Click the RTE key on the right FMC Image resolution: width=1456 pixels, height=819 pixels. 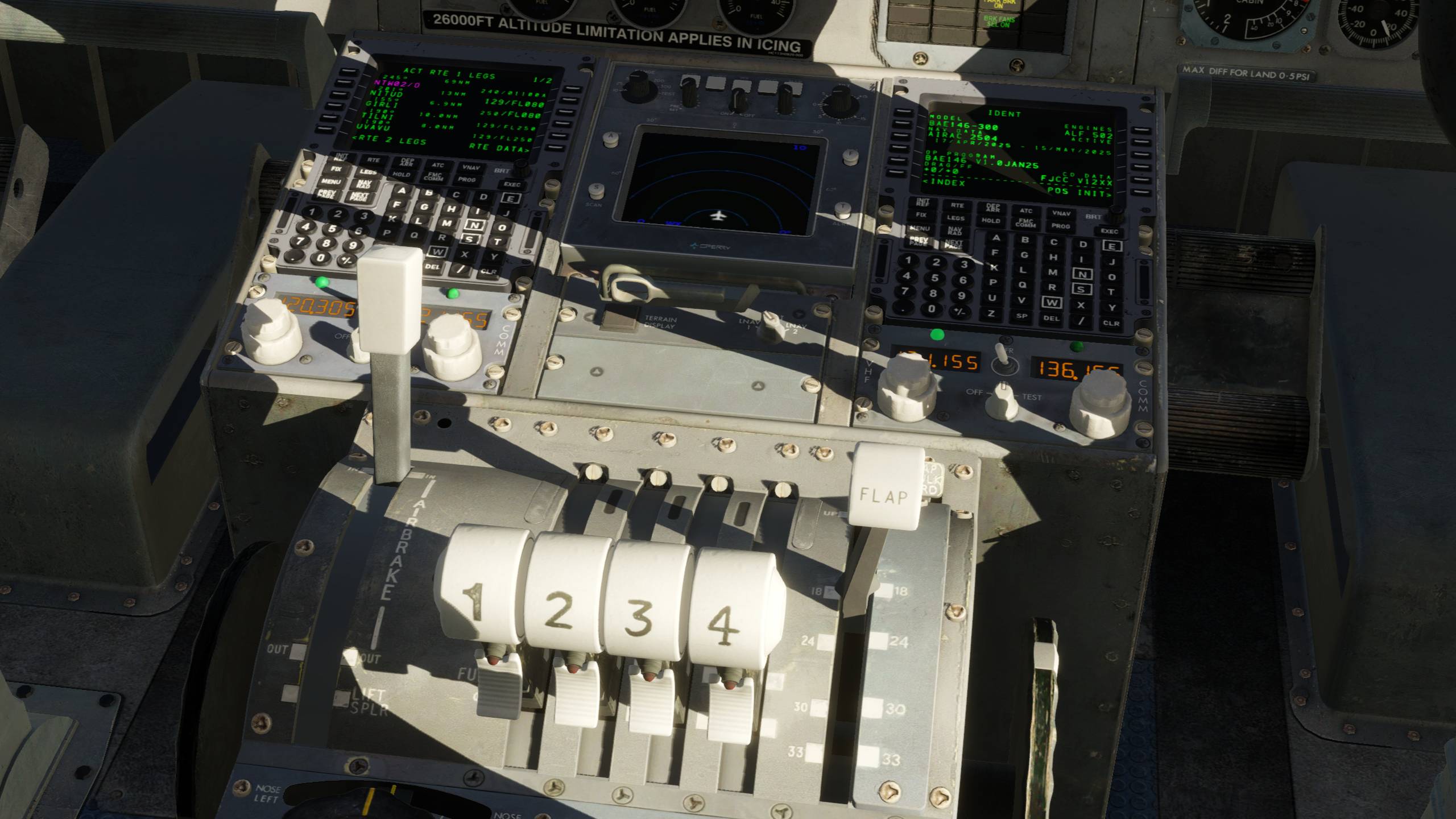(957, 205)
